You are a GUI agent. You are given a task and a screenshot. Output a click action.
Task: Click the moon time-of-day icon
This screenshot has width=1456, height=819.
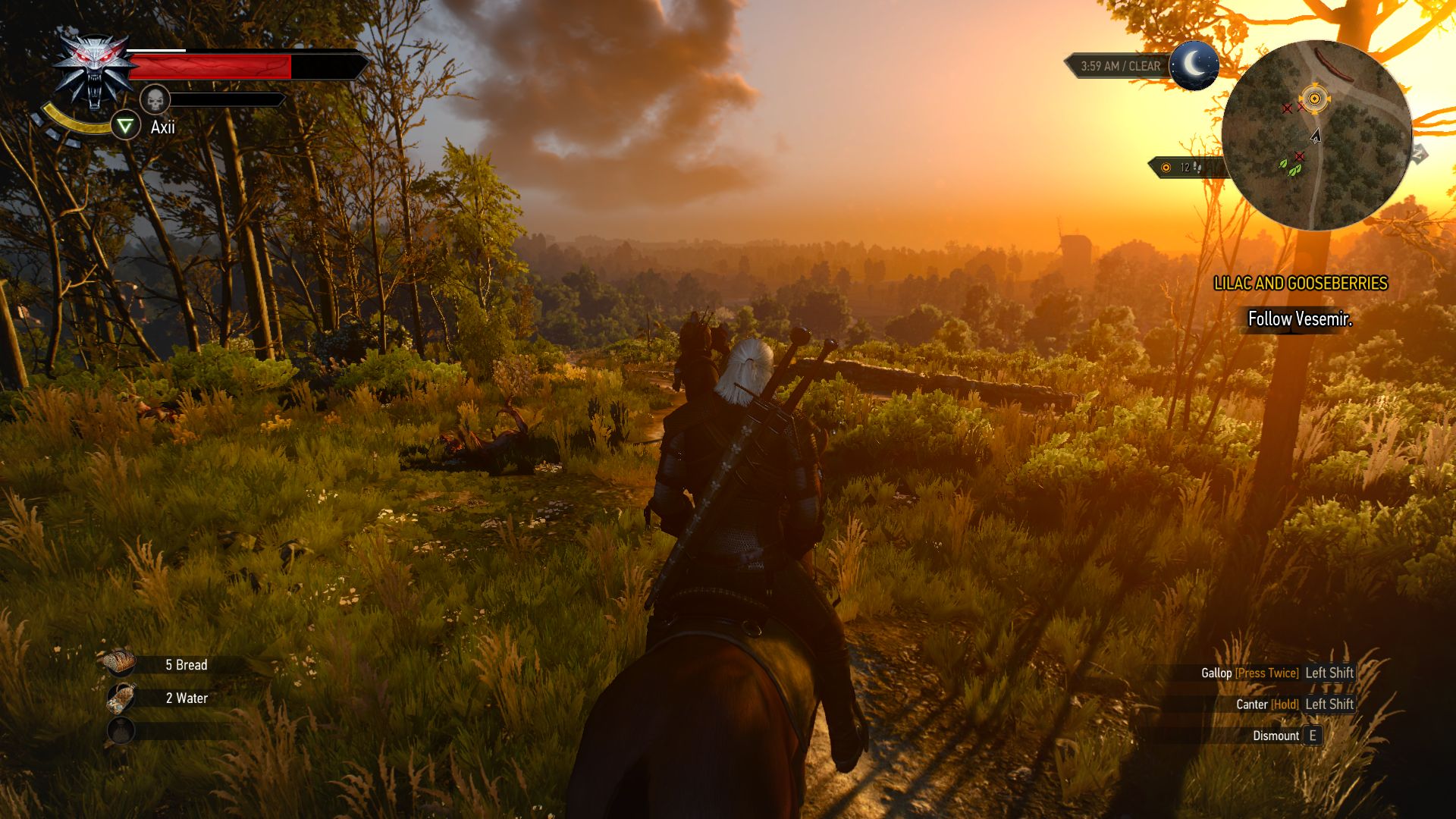[x=1194, y=66]
